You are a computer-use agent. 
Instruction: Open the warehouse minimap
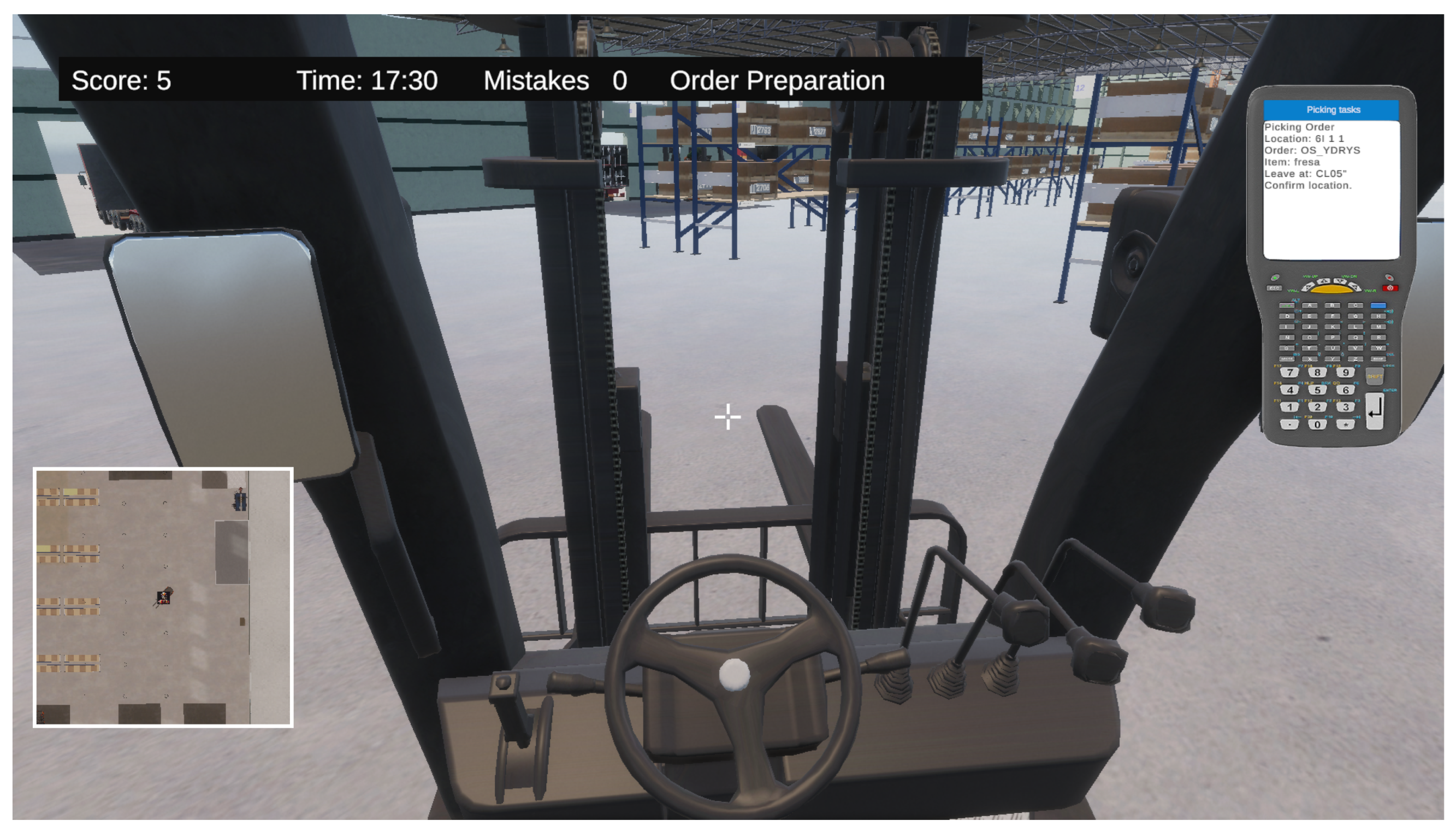coord(163,597)
